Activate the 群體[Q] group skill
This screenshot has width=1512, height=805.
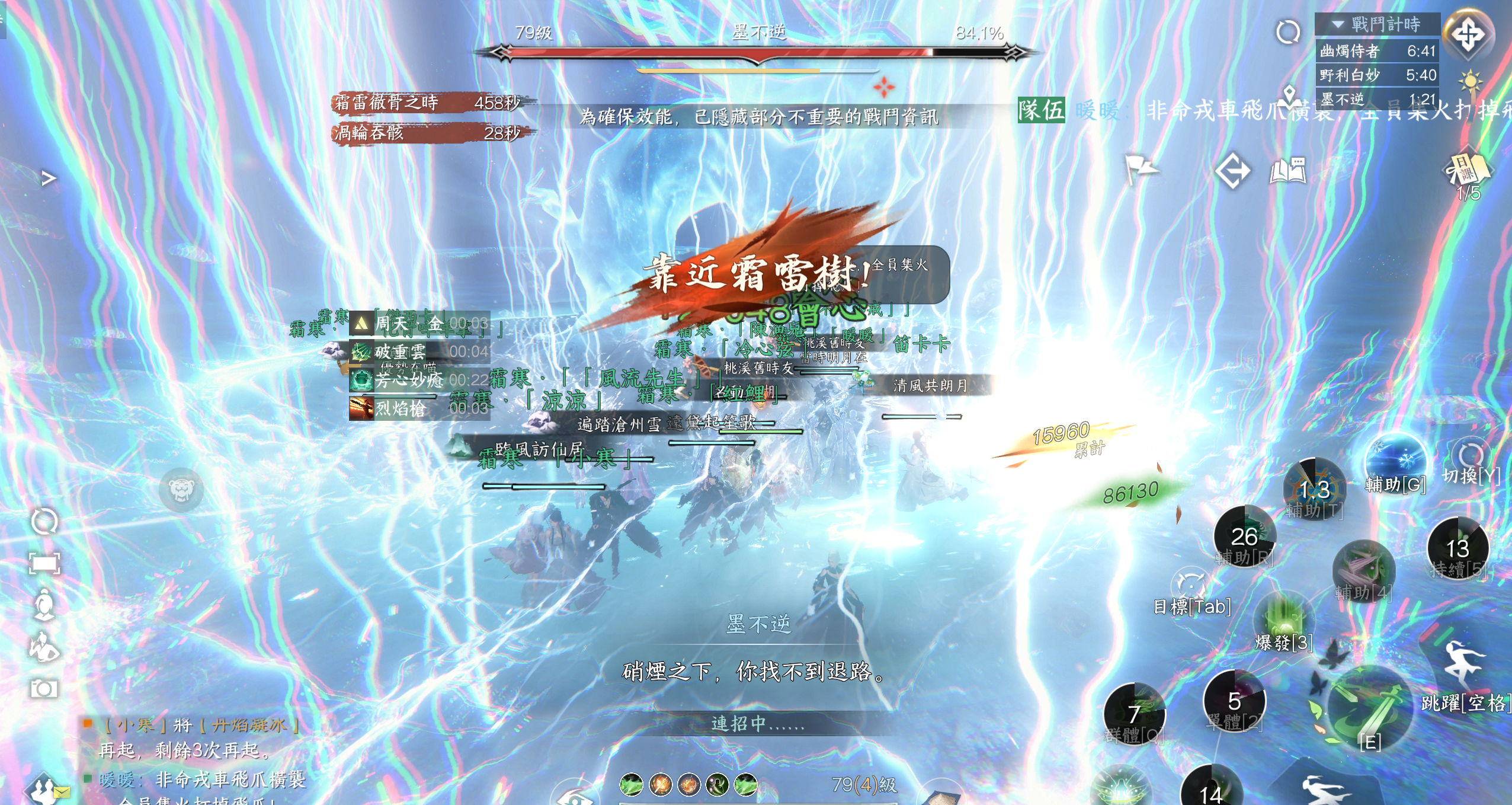click(x=1134, y=714)
